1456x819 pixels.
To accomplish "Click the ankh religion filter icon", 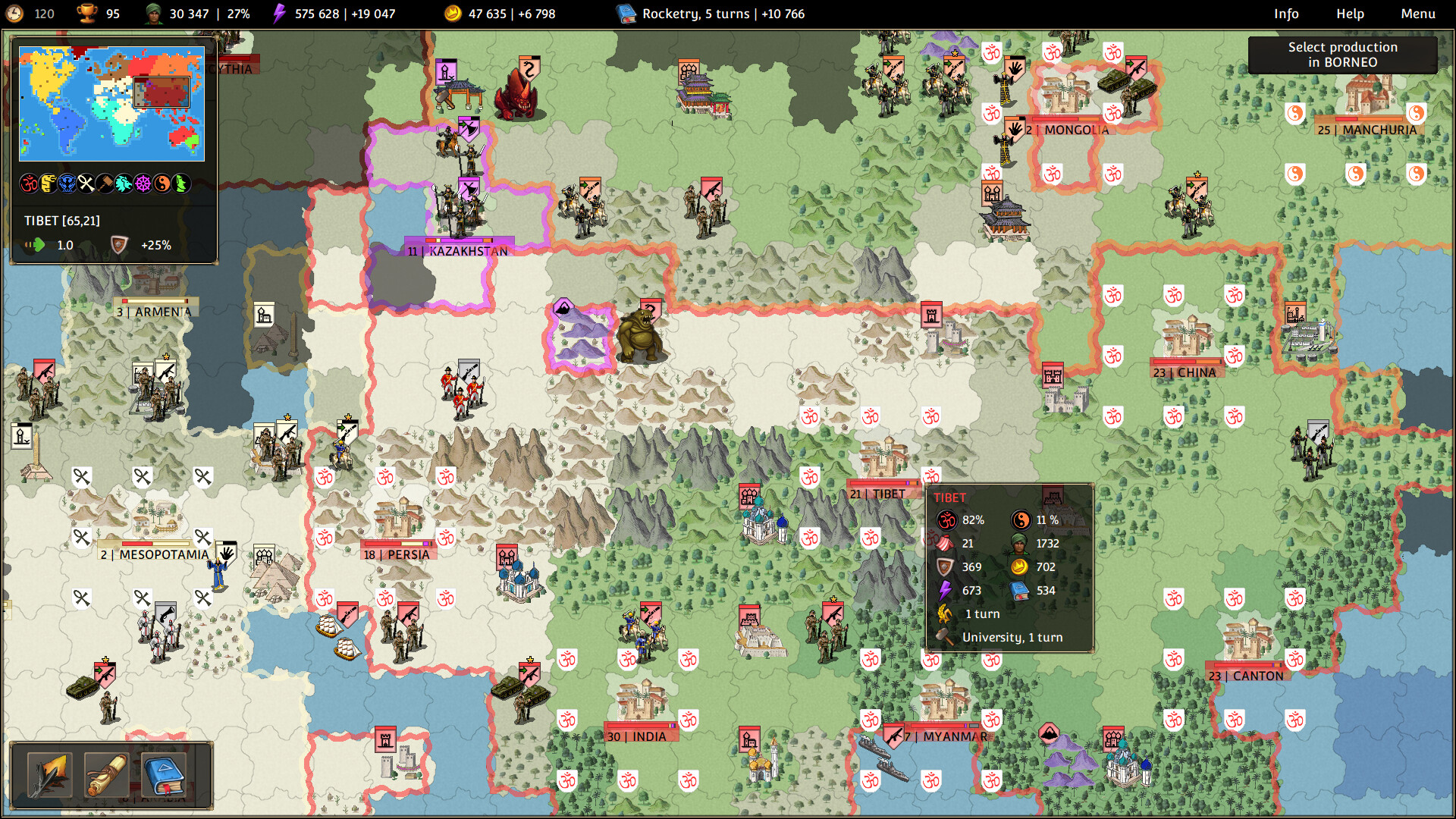I will [x=86, y=184].
